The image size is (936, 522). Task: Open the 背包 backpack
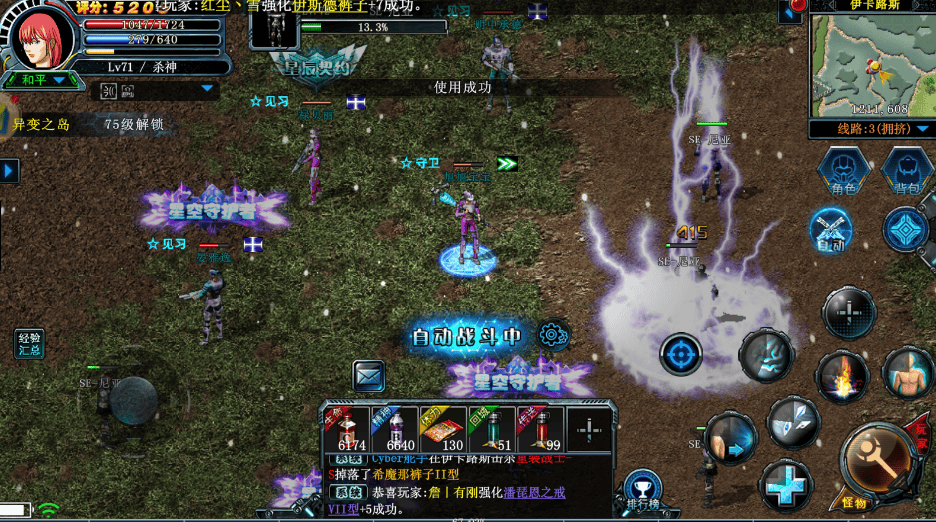[907, 170]
